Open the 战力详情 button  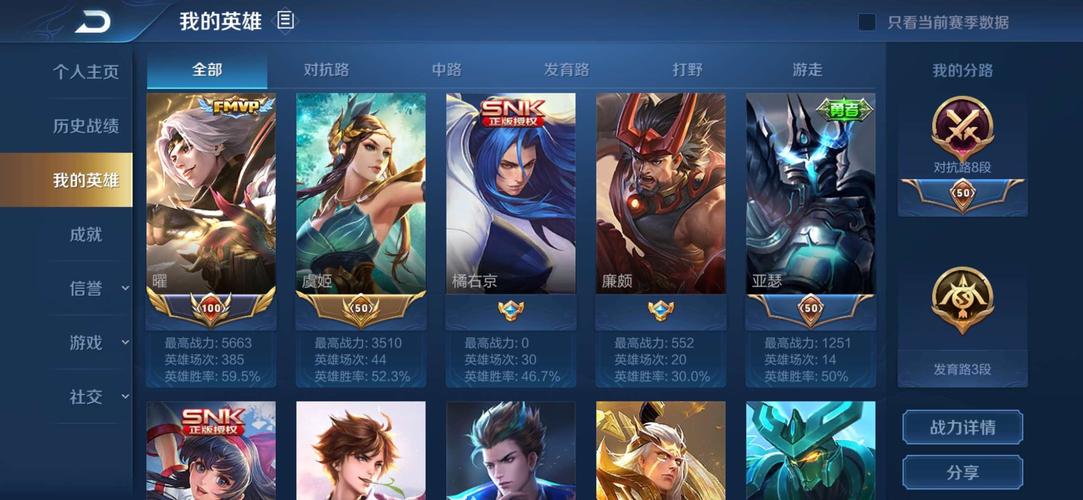962,427
